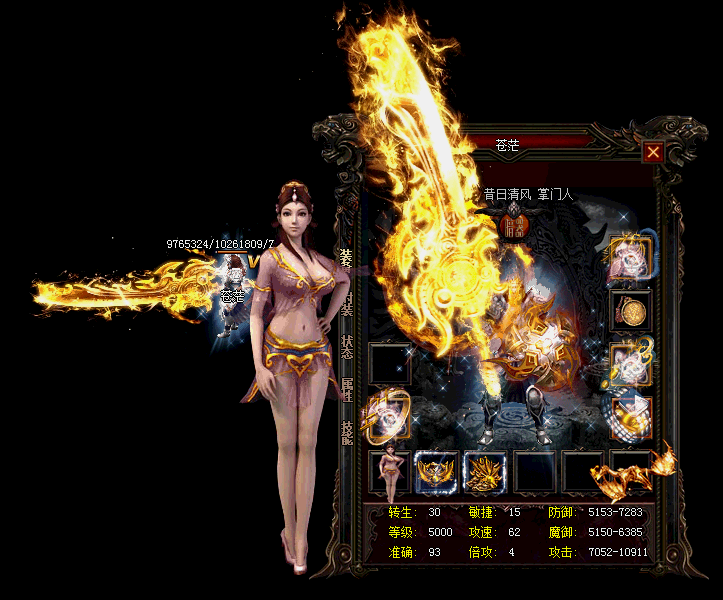Close the character equipment panel
This screenshot has height=600, width=723.
(x=653, y=152)
